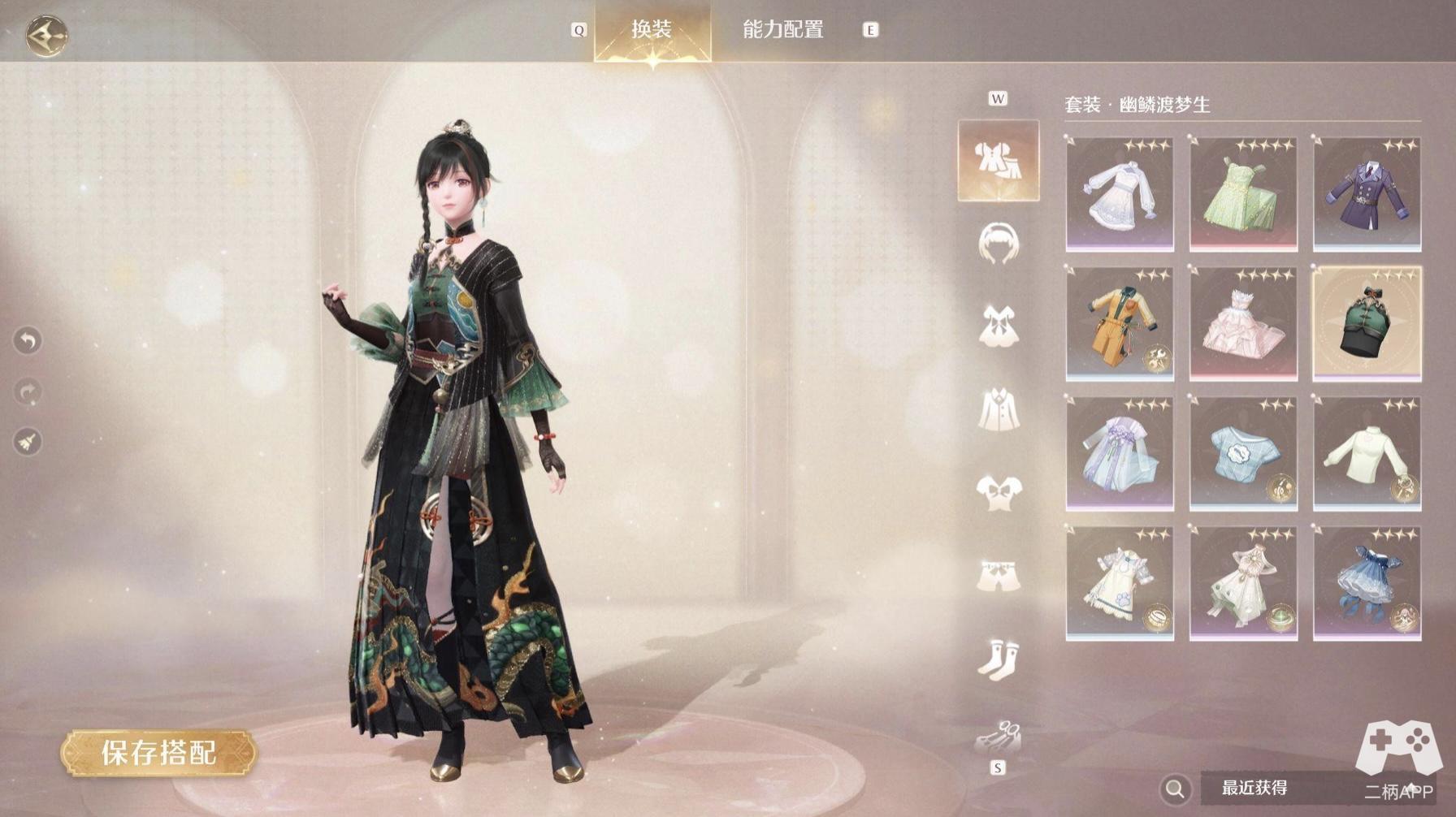Show the socks category

click(998, 658)
